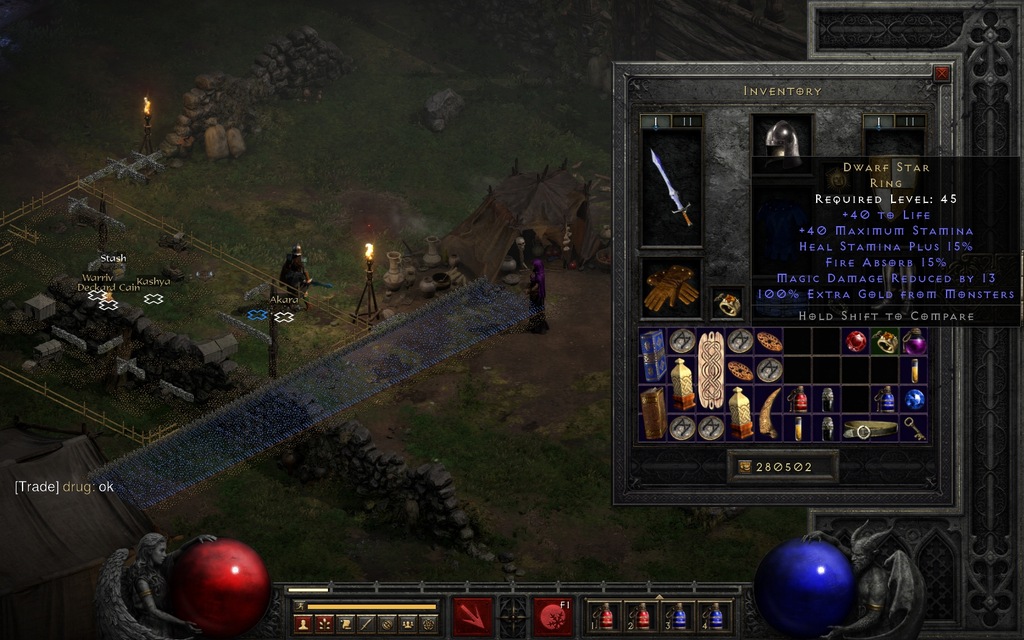Use the fourth belt slot blue potion
Screen dimensions: 1024x640
point(715,616)
